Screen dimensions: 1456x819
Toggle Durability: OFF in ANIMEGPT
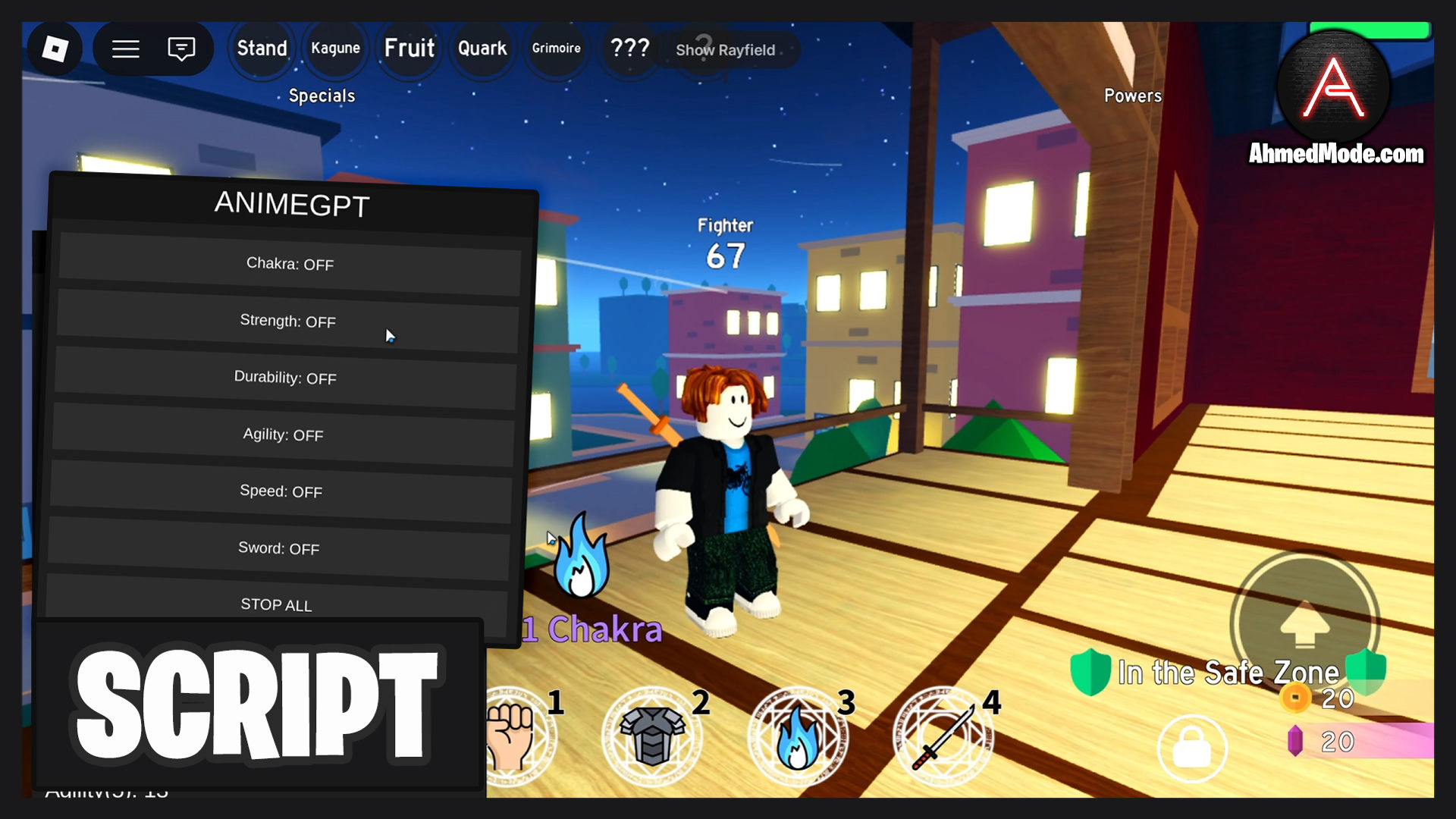[x=285, y=378]
